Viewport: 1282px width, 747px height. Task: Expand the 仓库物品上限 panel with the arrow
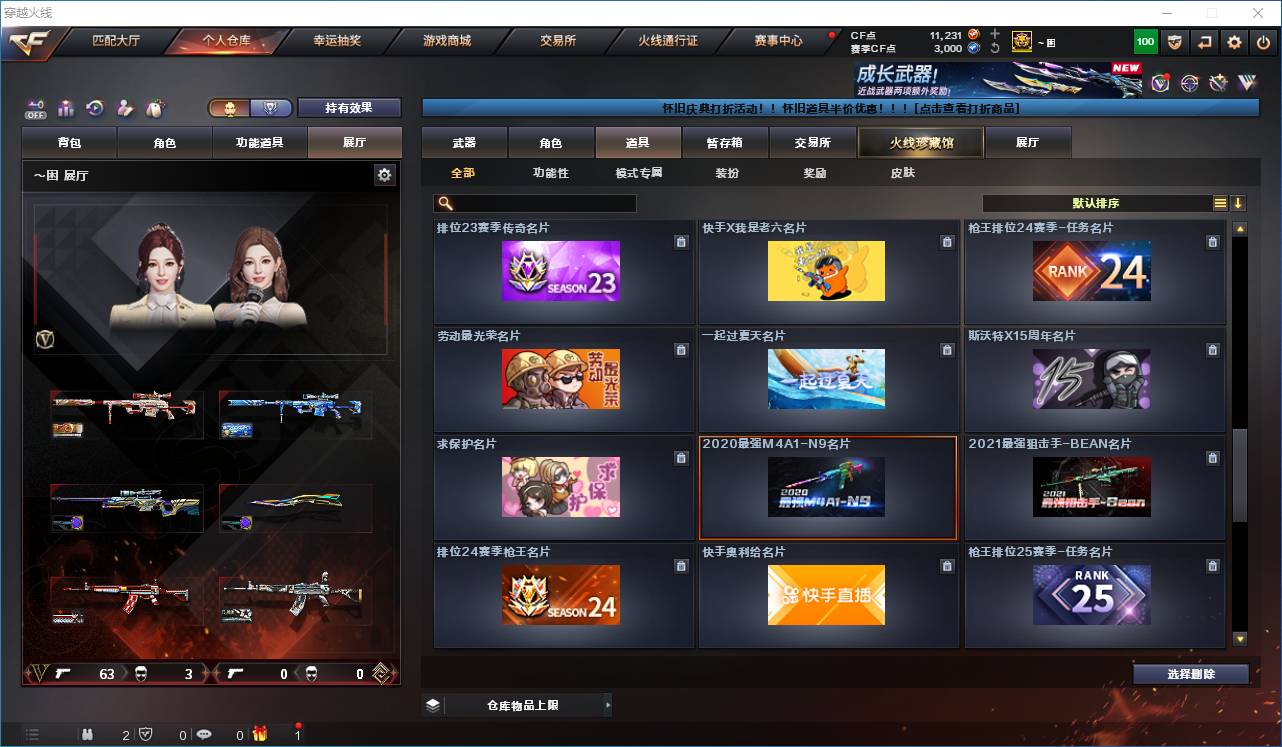(607, 705)
